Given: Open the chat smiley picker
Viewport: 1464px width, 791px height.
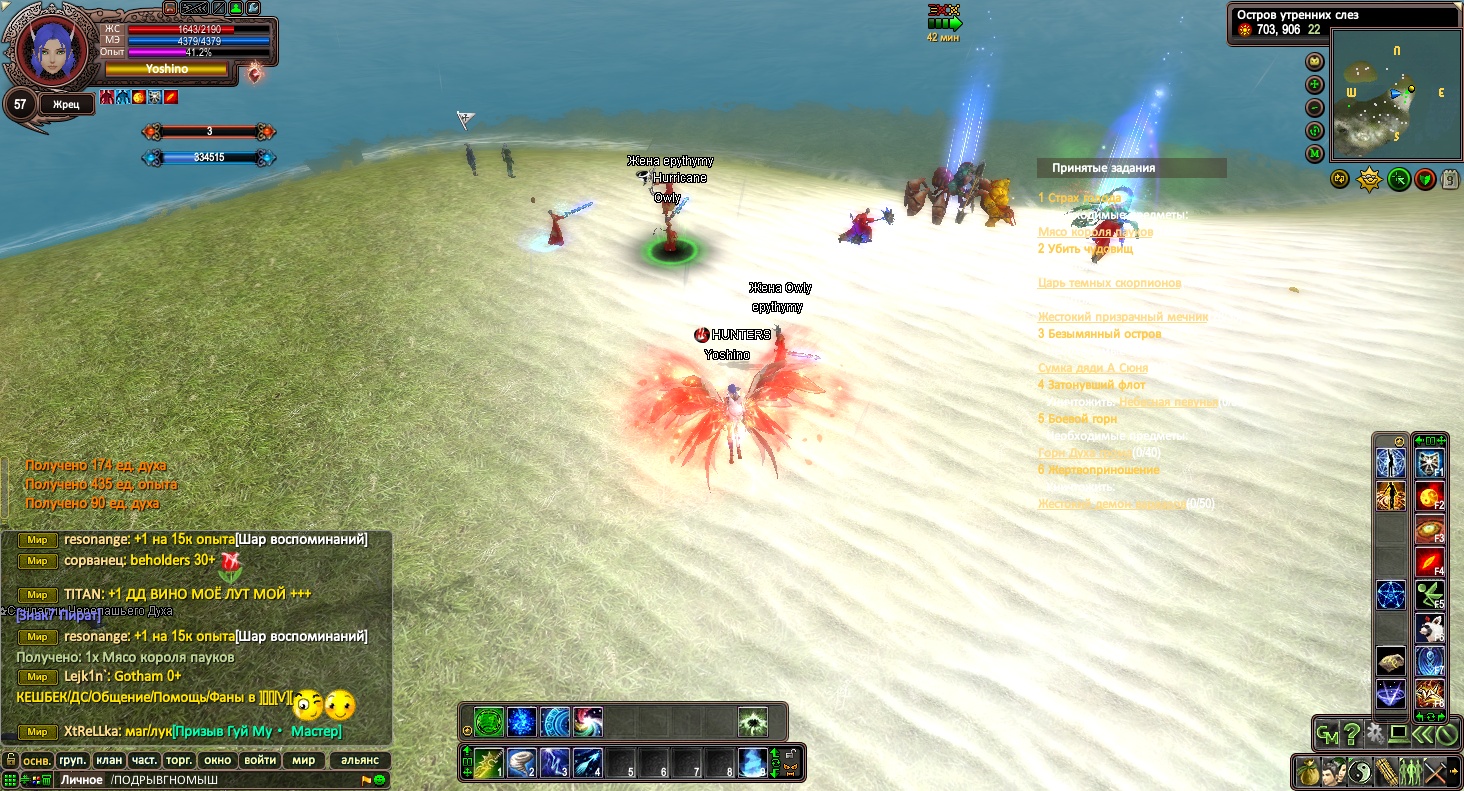Looking at the screenshot, I should [x=379, y=780].
